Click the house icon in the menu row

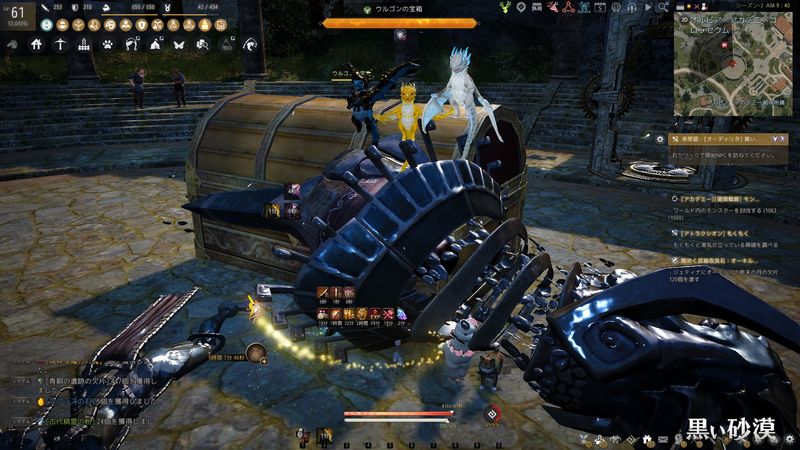36,44
